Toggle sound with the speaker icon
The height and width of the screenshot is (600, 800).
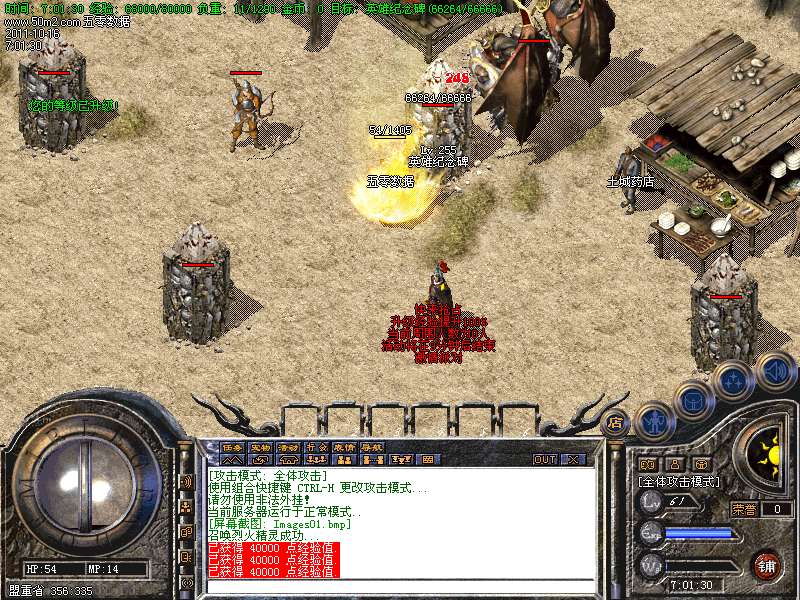pyautogui.click(x=775, y=371)
